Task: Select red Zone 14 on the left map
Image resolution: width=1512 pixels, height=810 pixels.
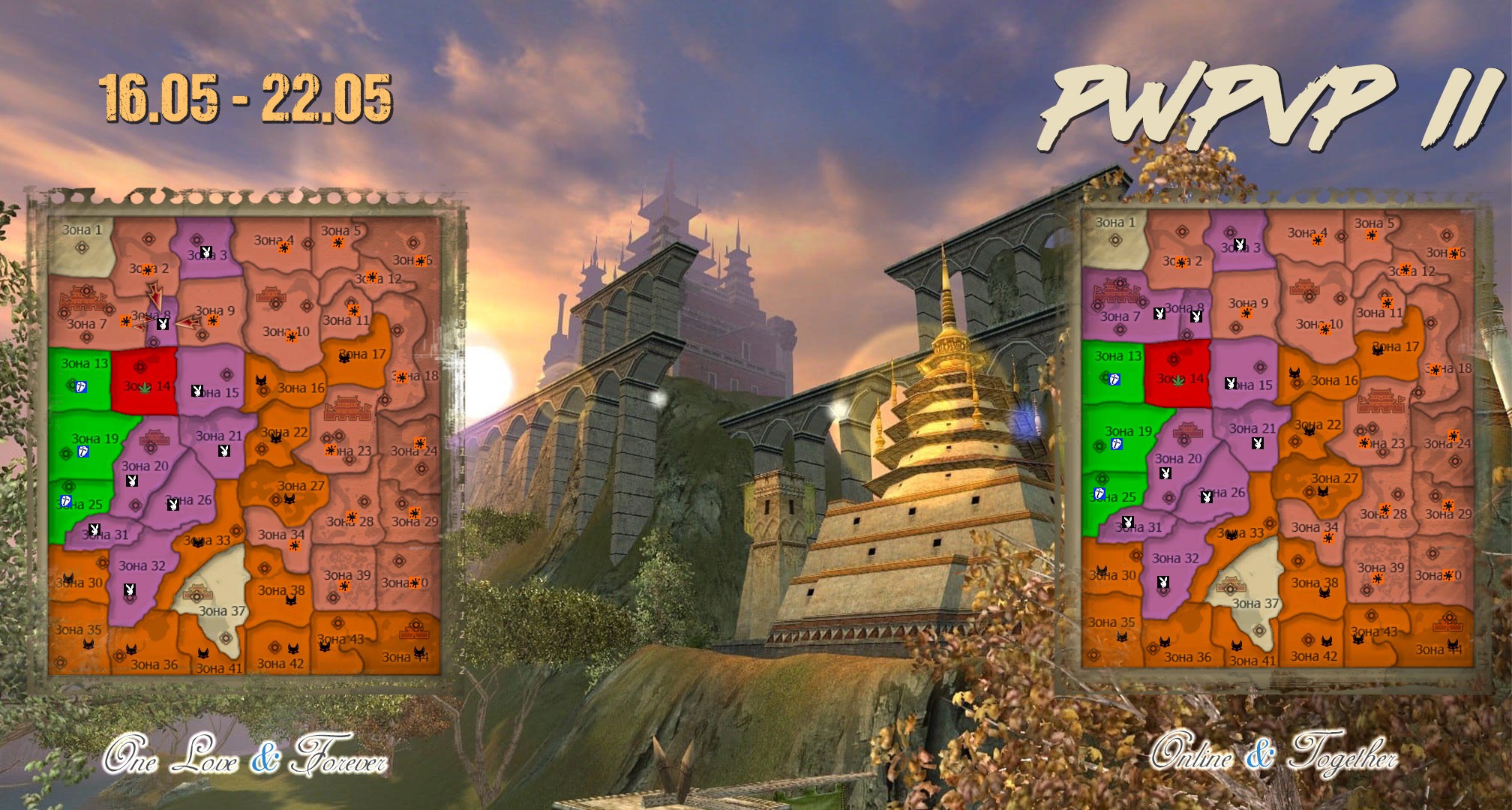Action: click(x=144, y=381)
